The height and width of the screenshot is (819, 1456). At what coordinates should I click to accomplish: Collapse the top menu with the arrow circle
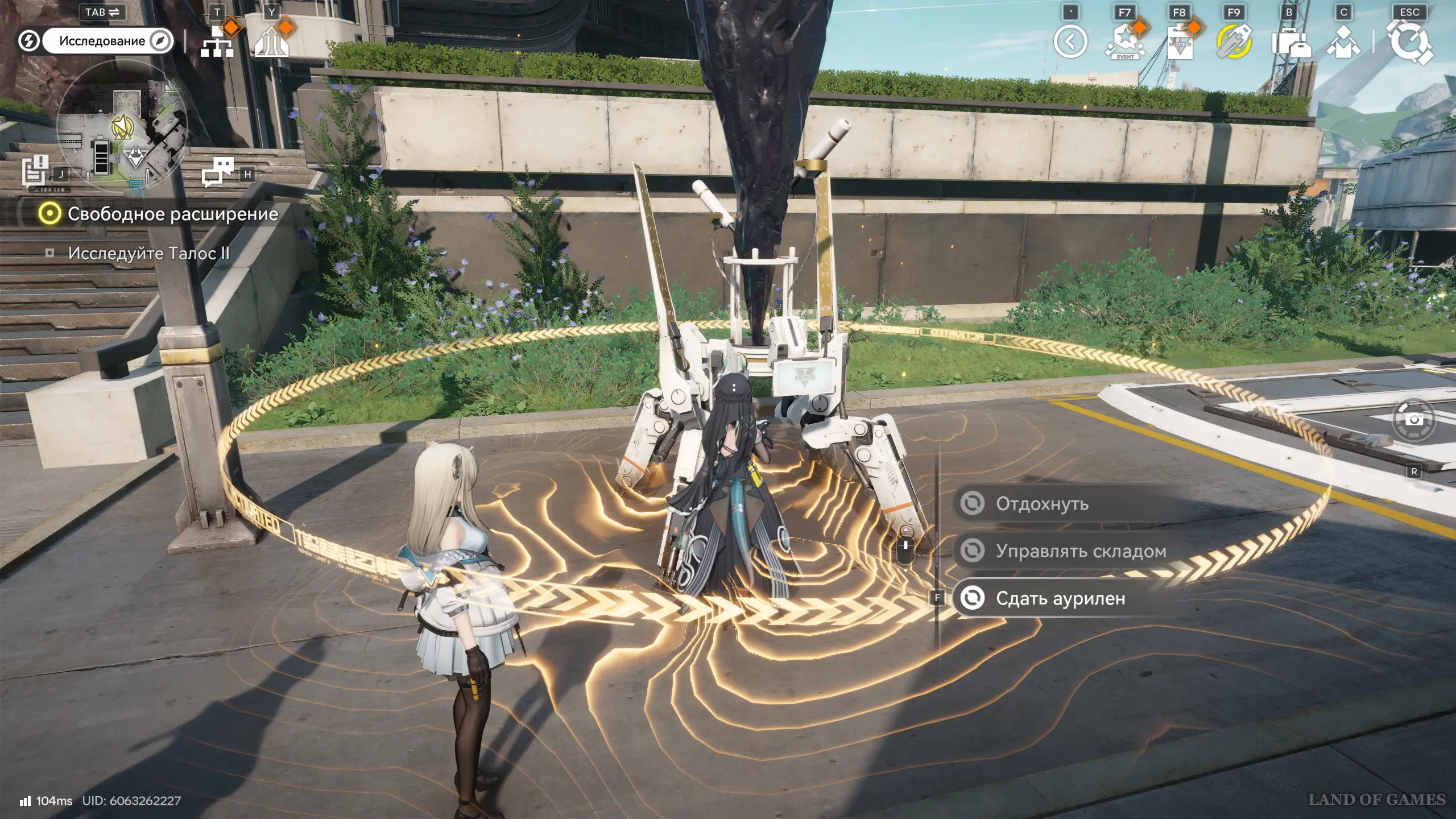coord(1070,42)
